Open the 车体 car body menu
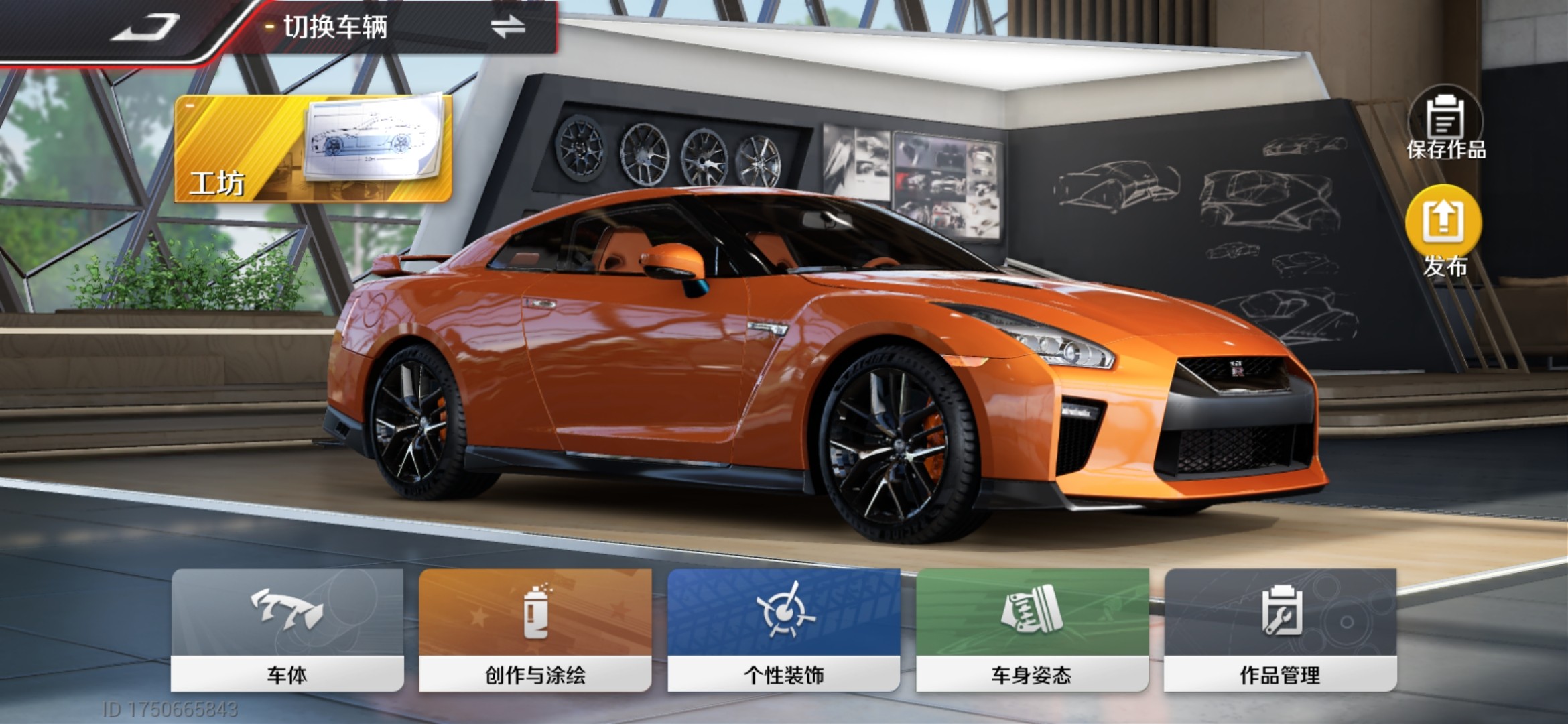Screen dimensions: 1568x724 point(287,629)
